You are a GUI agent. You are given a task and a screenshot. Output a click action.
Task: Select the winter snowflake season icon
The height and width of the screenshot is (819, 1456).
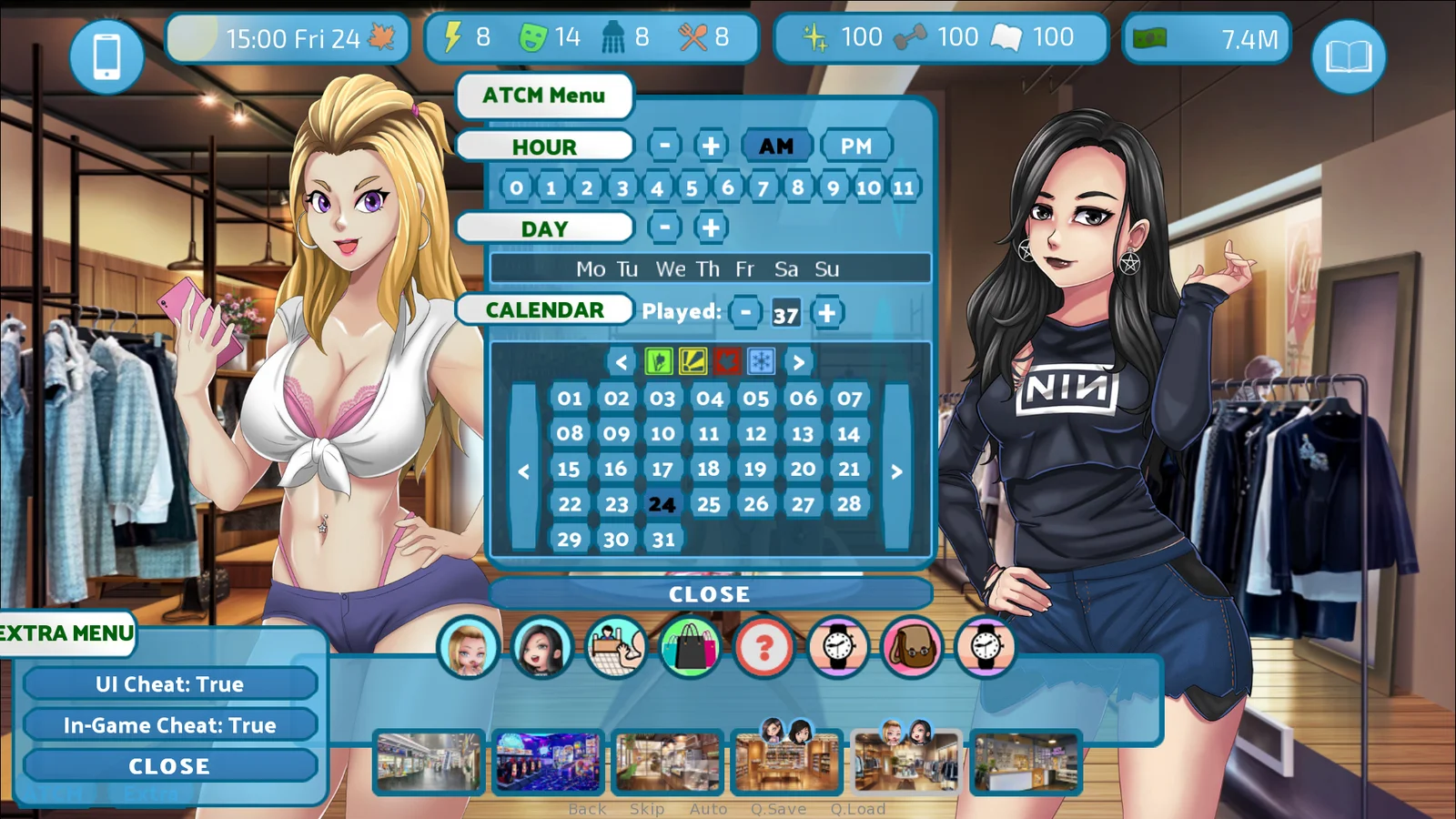coord(761,362)
